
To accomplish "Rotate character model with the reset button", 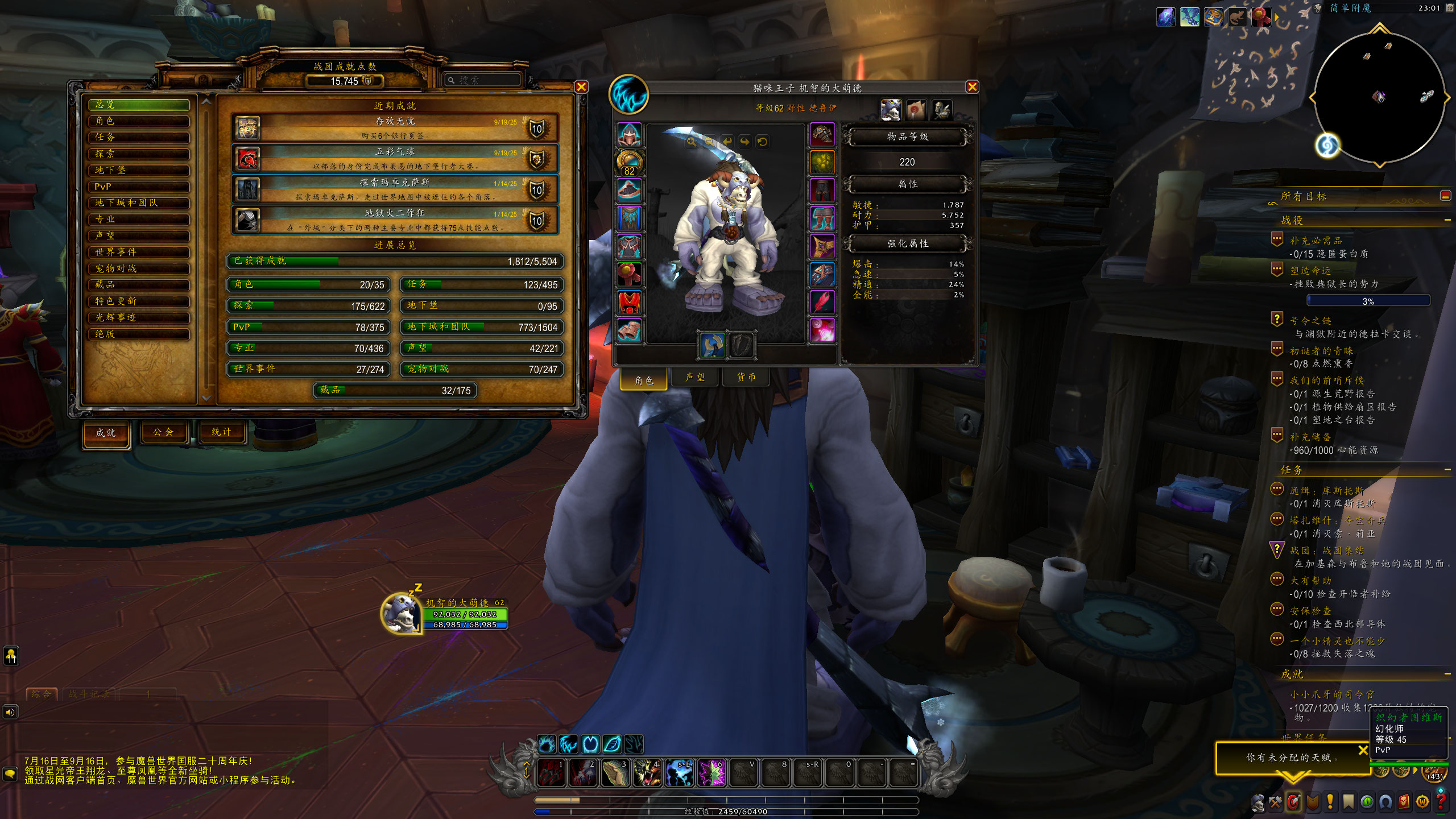I will tap(762, 142).
